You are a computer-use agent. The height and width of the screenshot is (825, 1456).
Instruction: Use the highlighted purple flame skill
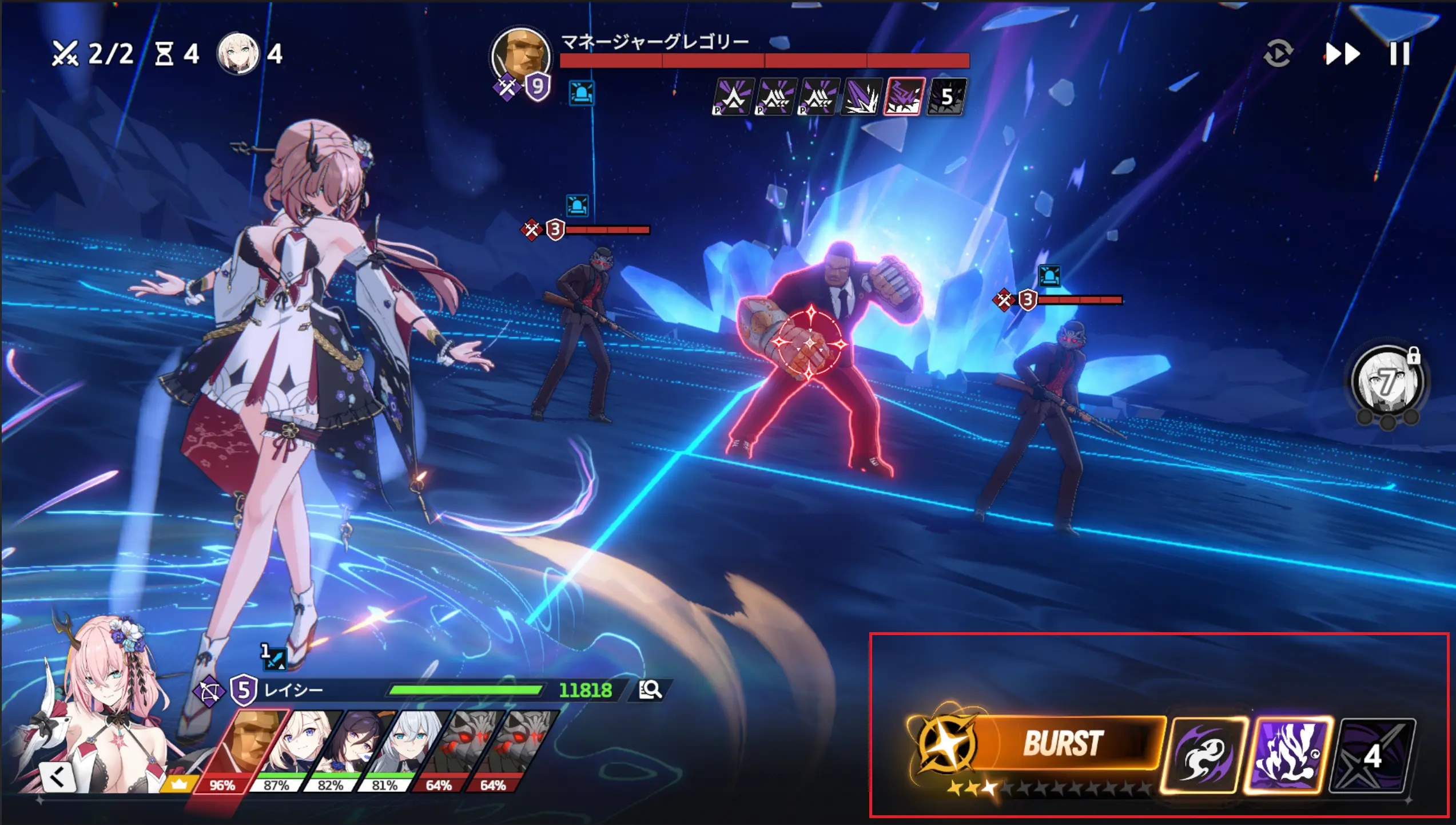(1288, 755)
